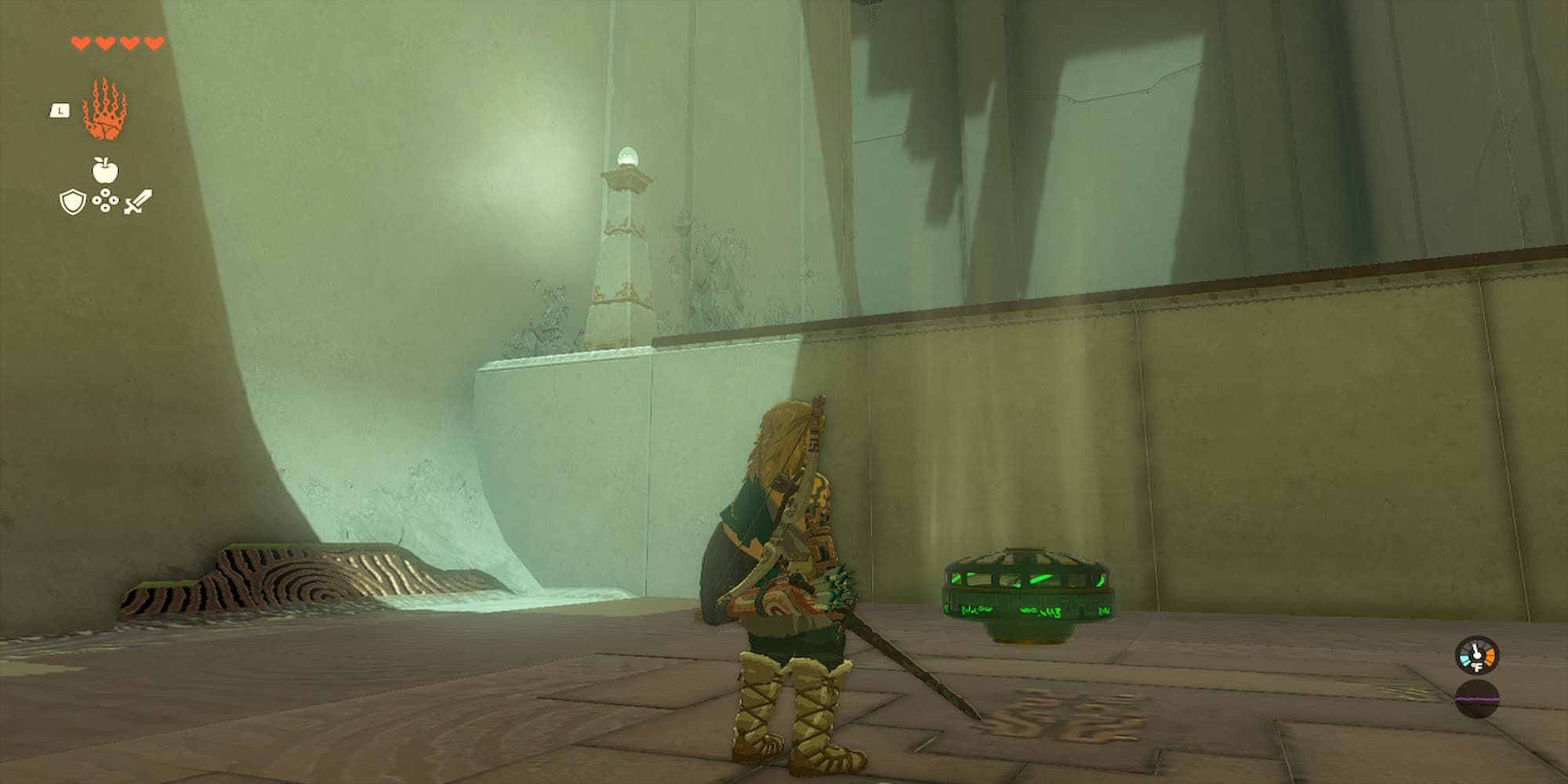Screen dimensions: 1568x784
Task: Select the four-dot d-pad materials icon
Action: pyautogui.click(x=105, y=201)
